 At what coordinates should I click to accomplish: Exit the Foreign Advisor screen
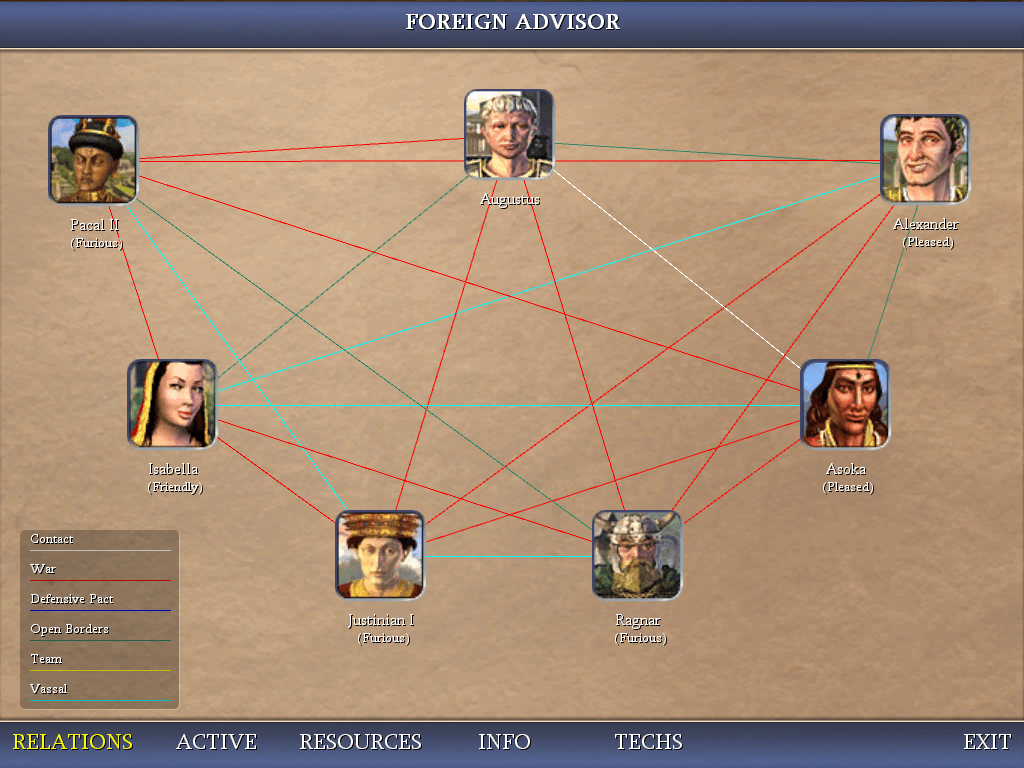pyautogui.click(x=987, y=742)
